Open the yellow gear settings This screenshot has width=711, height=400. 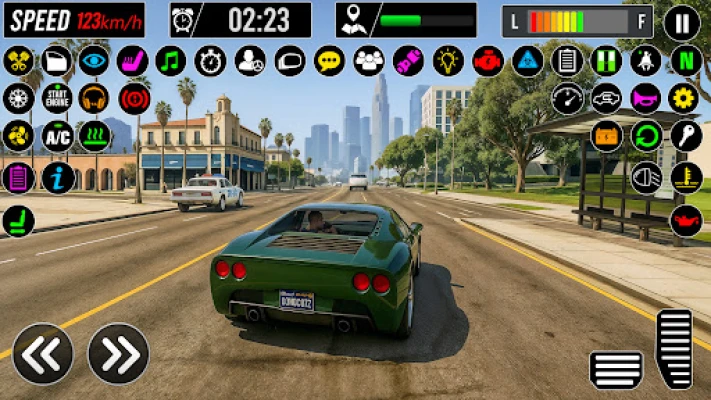(685, 98)
